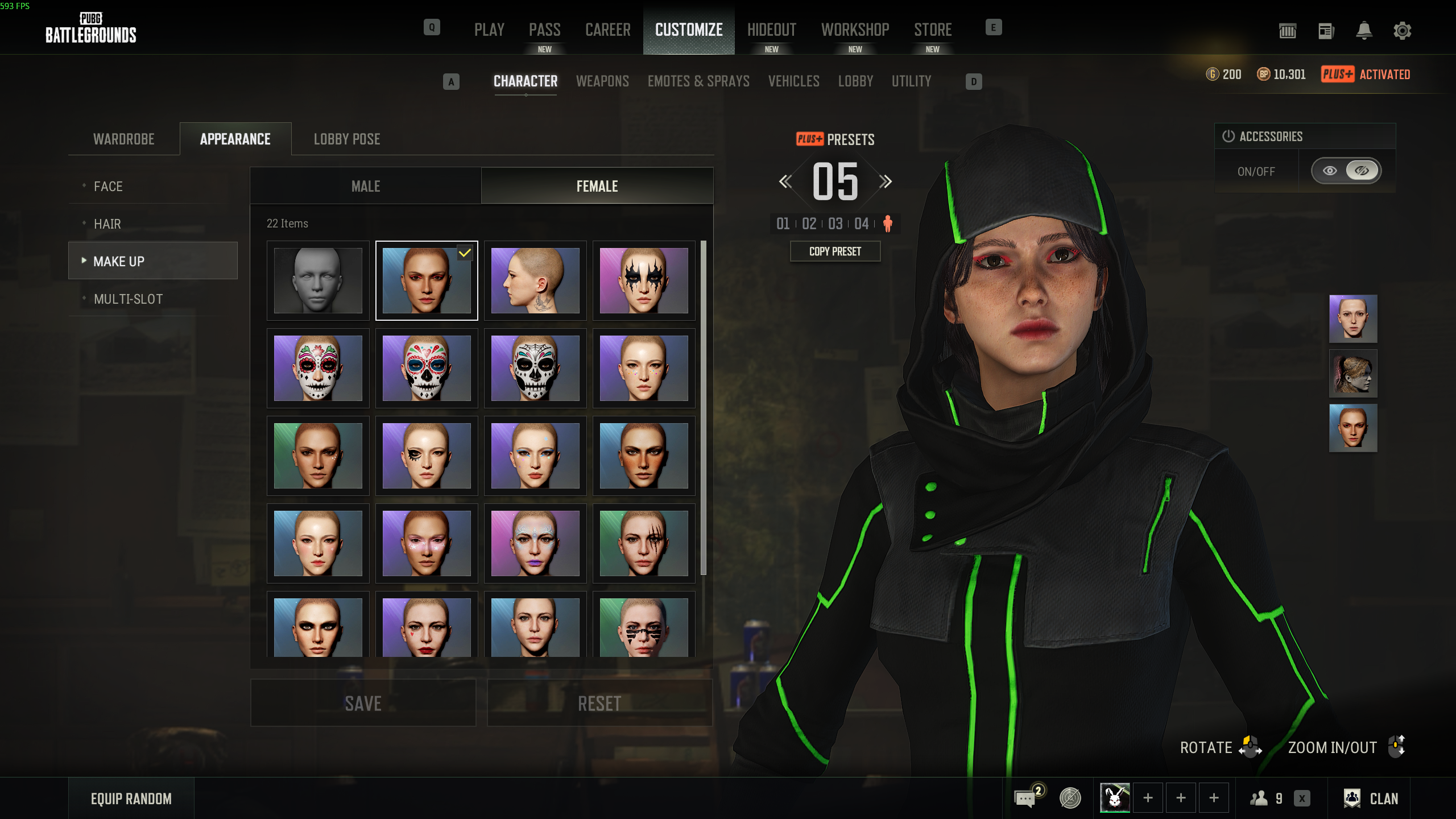Viewport: 1456px width, 819px height.
Task: Select preset 02
Action: click(x=809, y=224)
